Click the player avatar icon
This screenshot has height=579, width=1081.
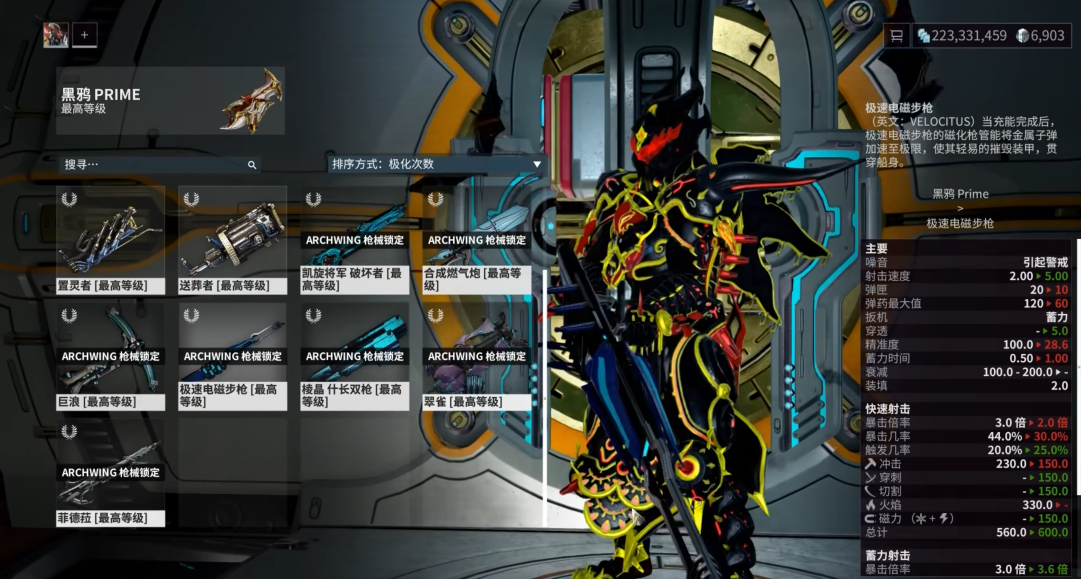pyautogui.click(x=56, y=35)
